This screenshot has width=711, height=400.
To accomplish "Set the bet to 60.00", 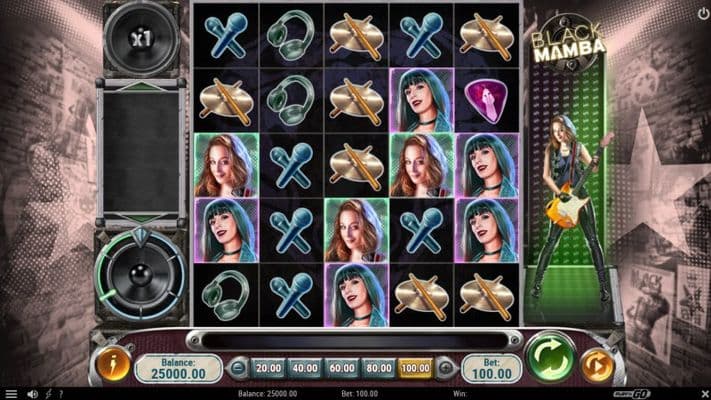I will point(341,369).
